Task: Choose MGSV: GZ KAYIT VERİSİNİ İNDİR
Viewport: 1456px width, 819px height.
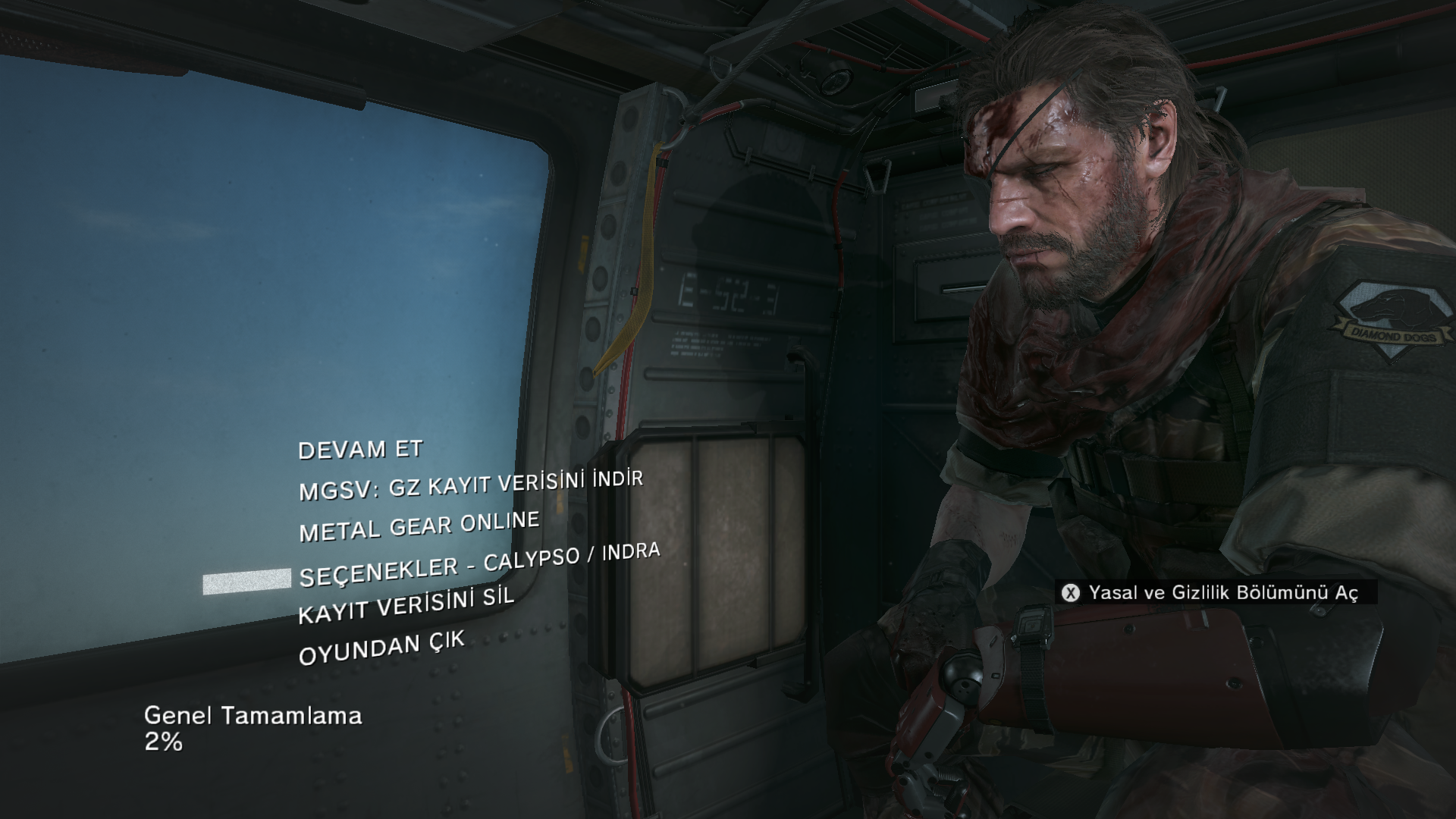Action: 470,485
